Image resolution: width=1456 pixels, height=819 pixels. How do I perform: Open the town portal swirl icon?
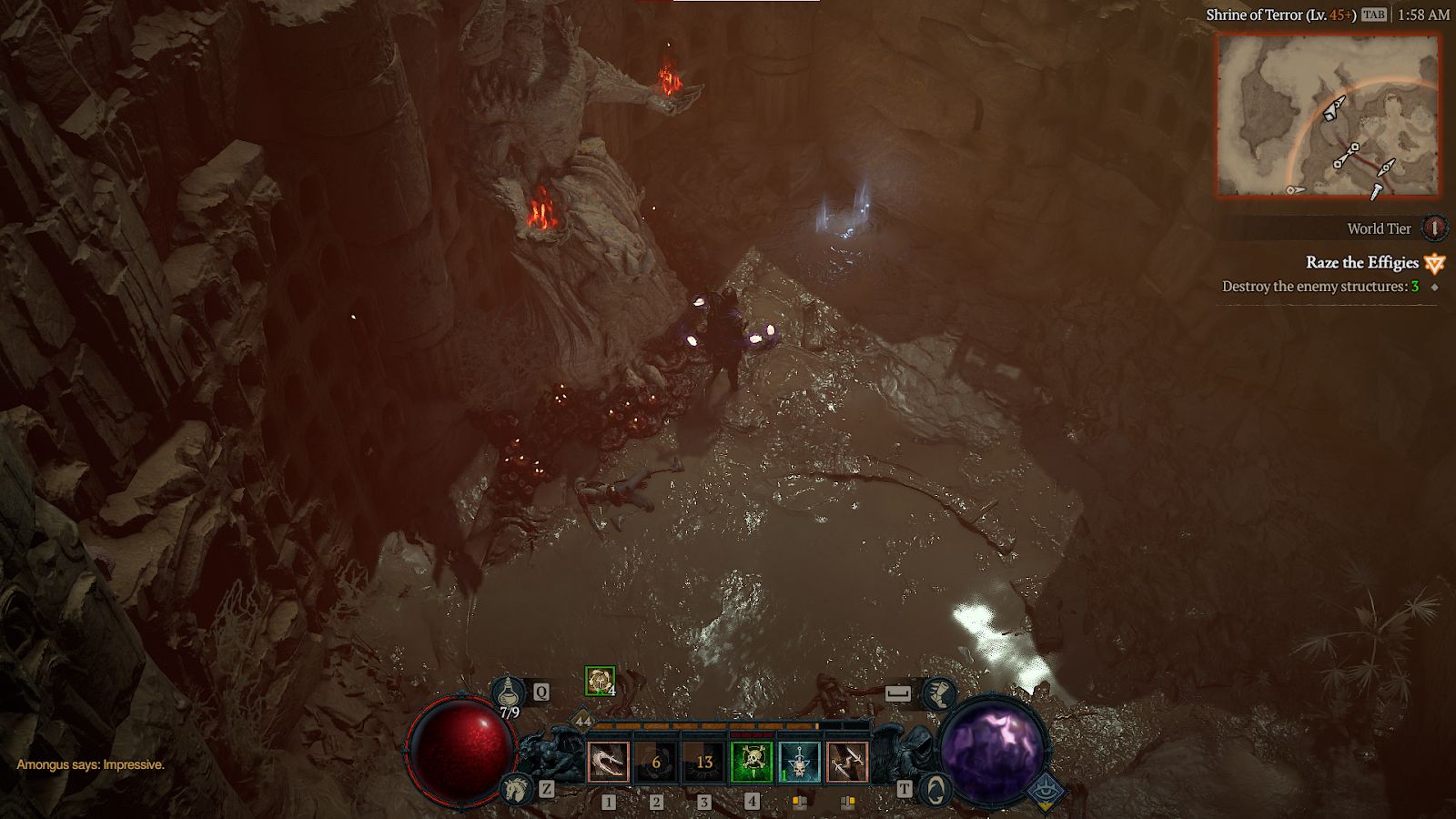point(935,788)
